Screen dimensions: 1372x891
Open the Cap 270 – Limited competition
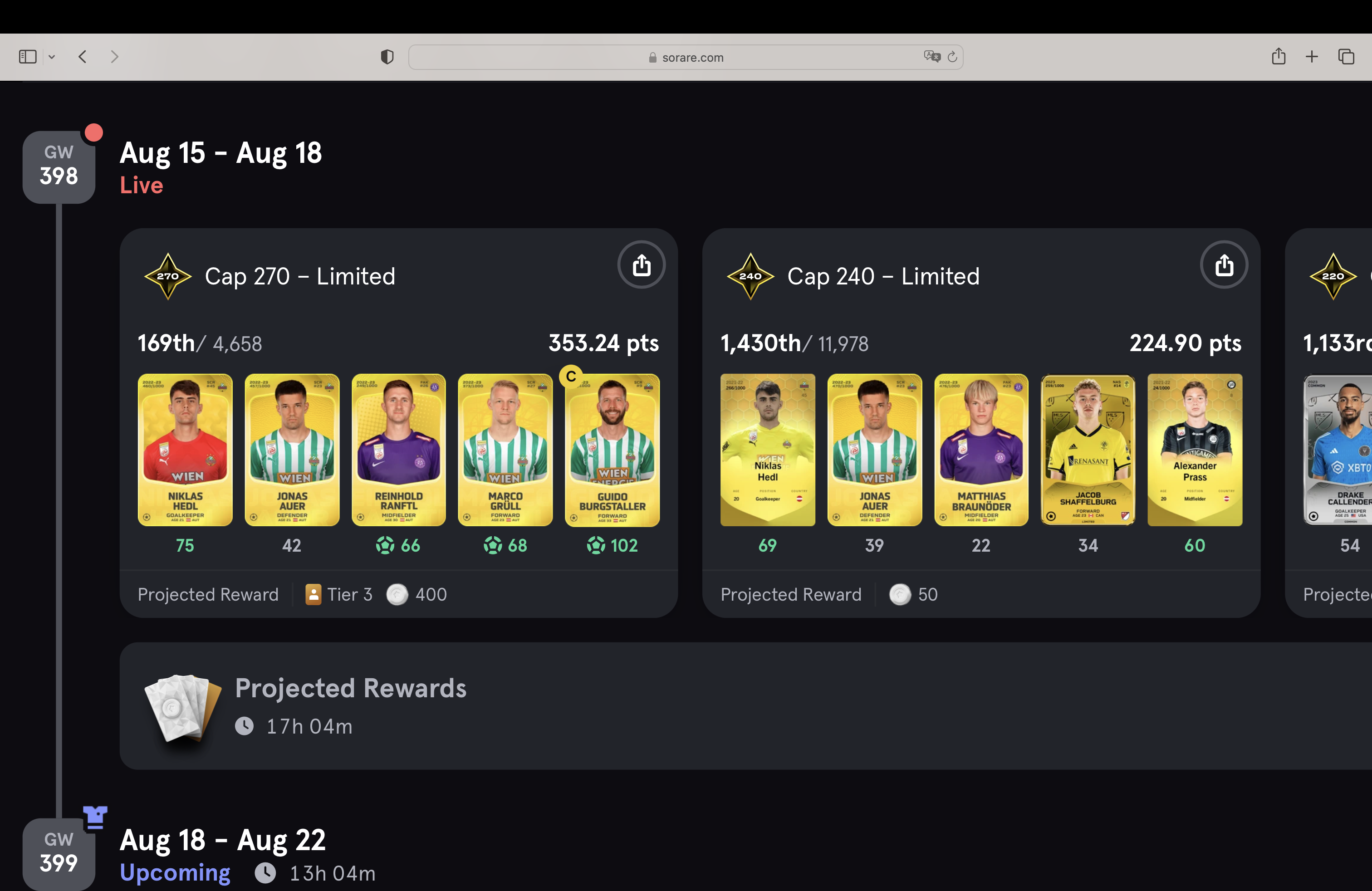[x=300, y=277]
